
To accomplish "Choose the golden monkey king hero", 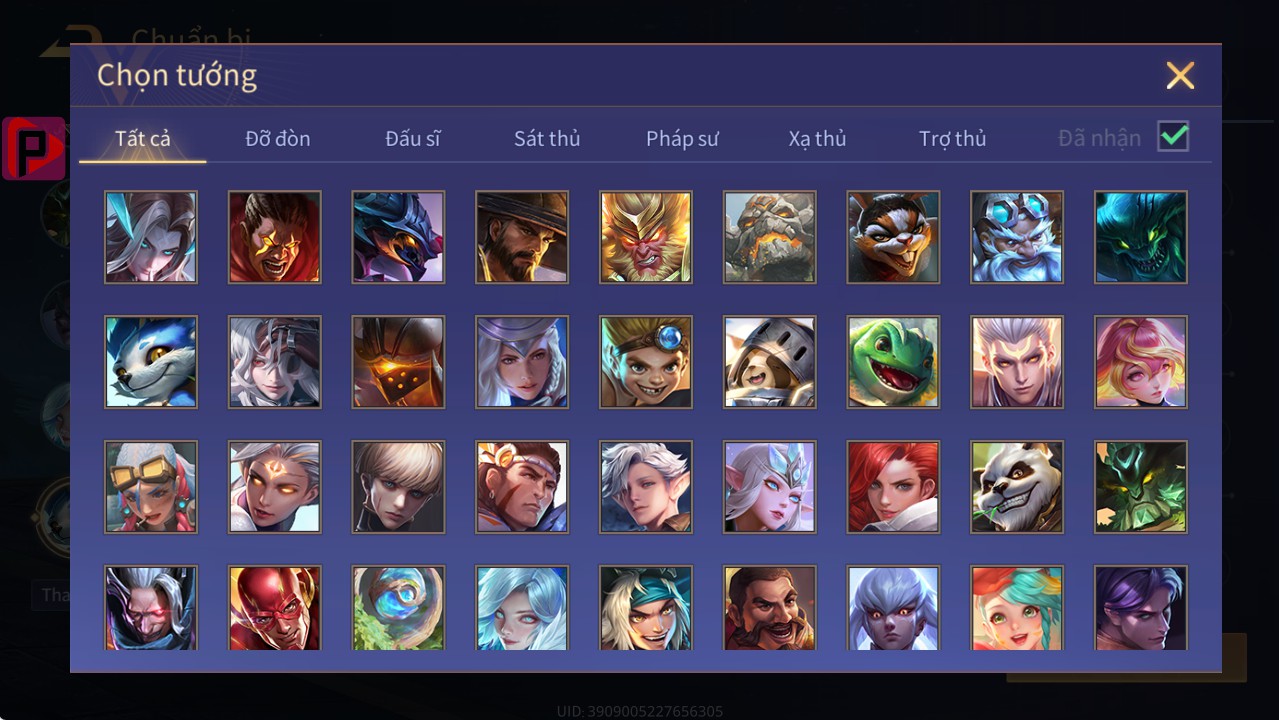I will 646,237.
